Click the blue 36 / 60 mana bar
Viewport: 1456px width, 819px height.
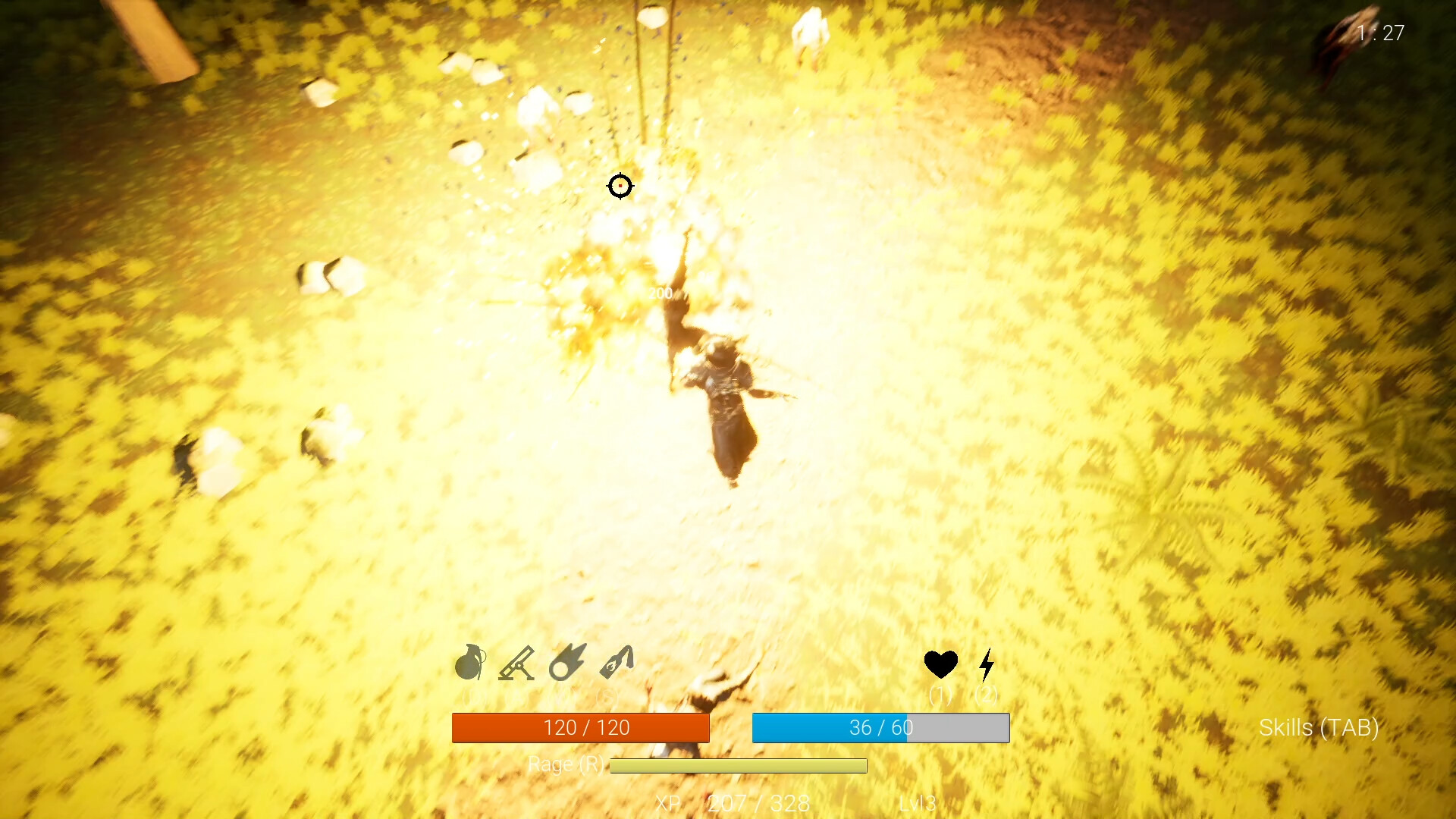880,727
